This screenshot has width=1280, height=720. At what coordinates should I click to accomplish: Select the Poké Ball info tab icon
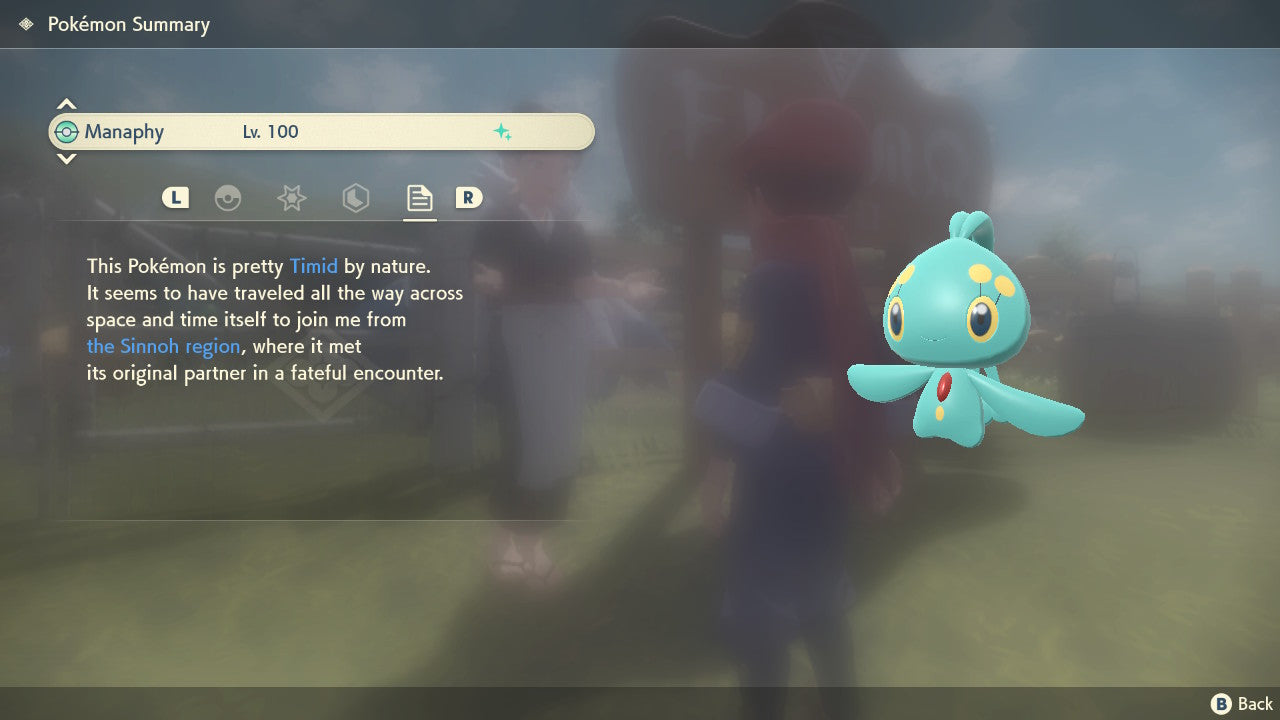click(229, 198)
